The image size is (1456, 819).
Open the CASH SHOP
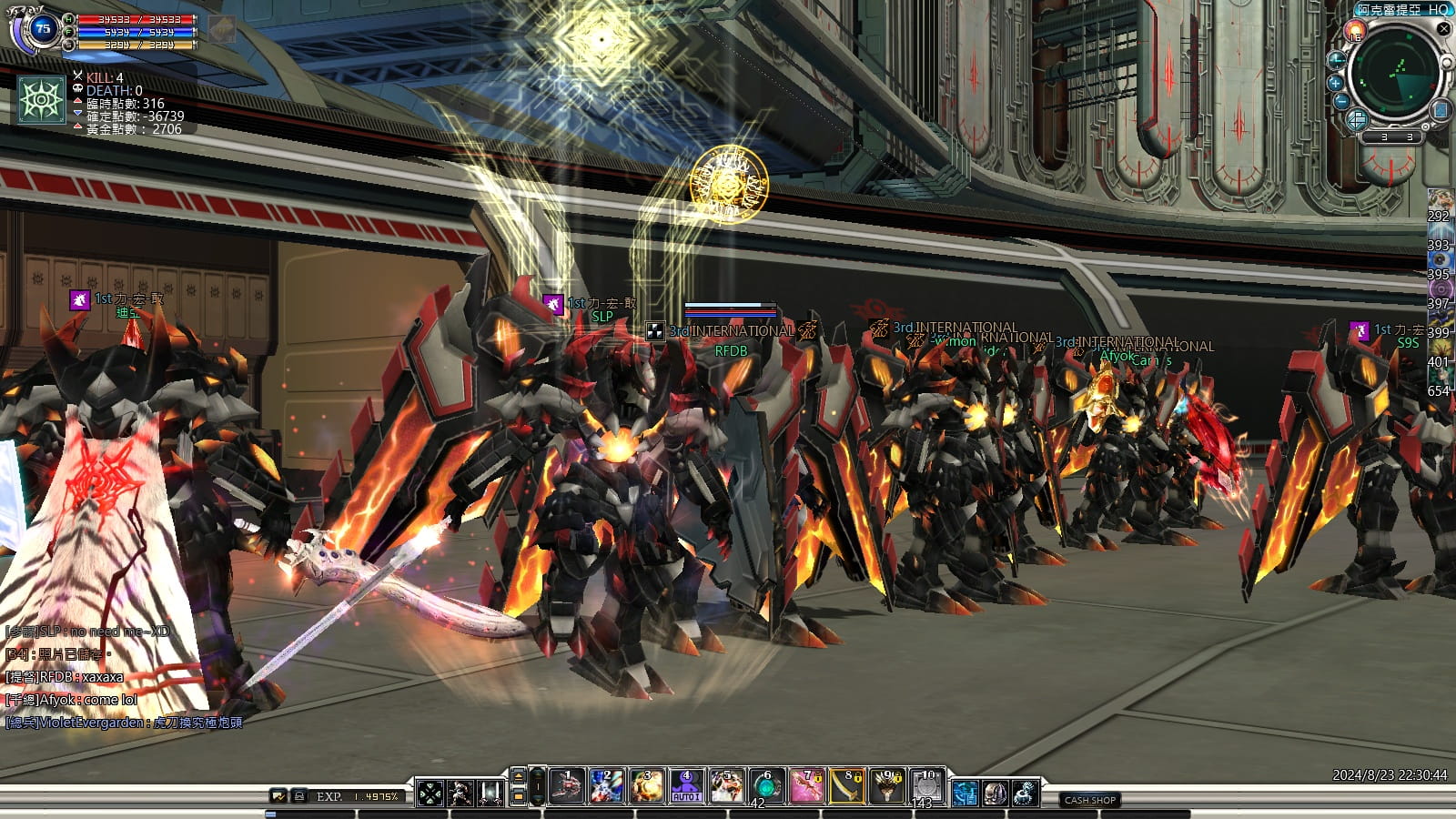click(x=1089, y=800)
